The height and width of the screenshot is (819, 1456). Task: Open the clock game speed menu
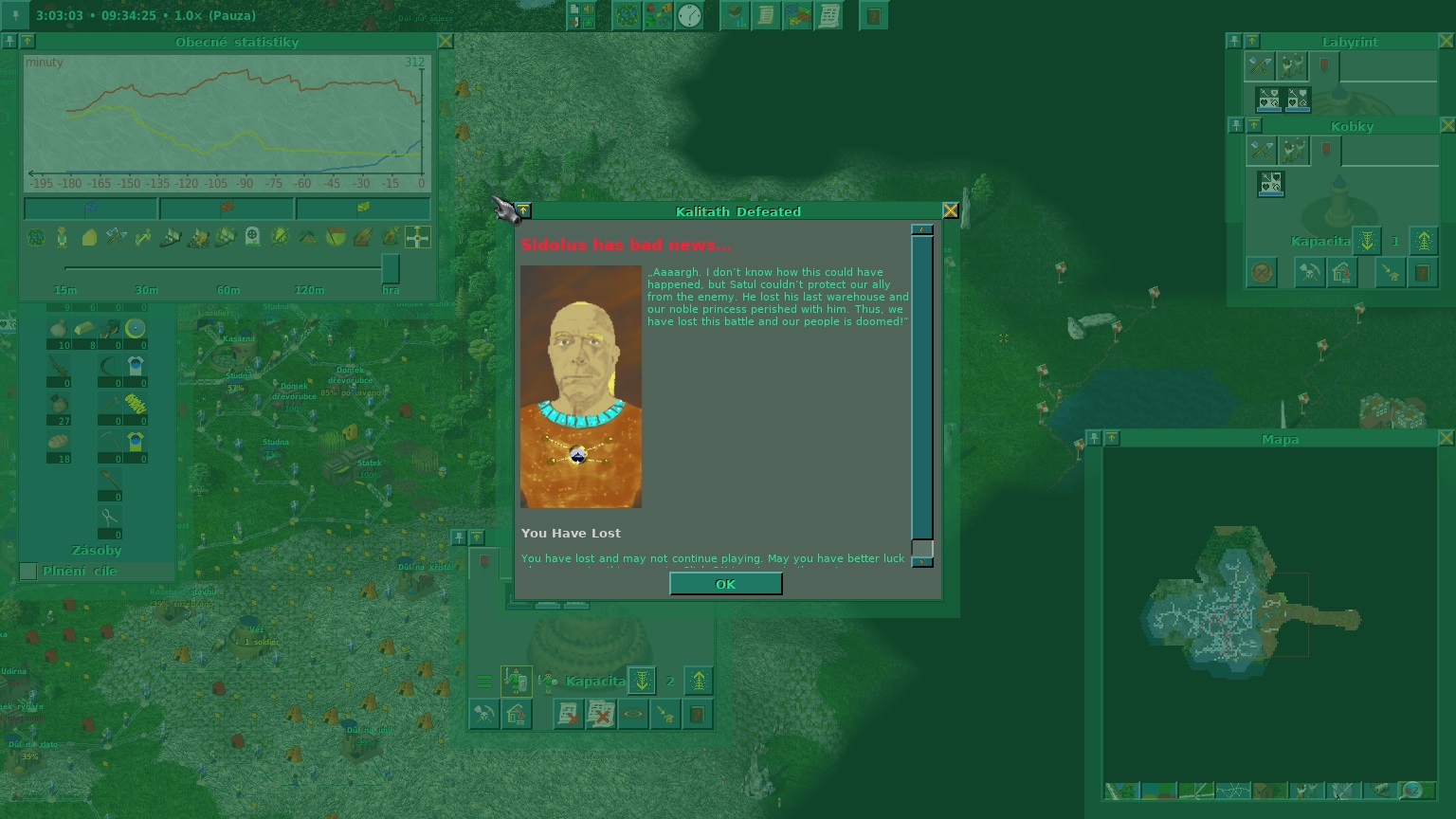690,16
